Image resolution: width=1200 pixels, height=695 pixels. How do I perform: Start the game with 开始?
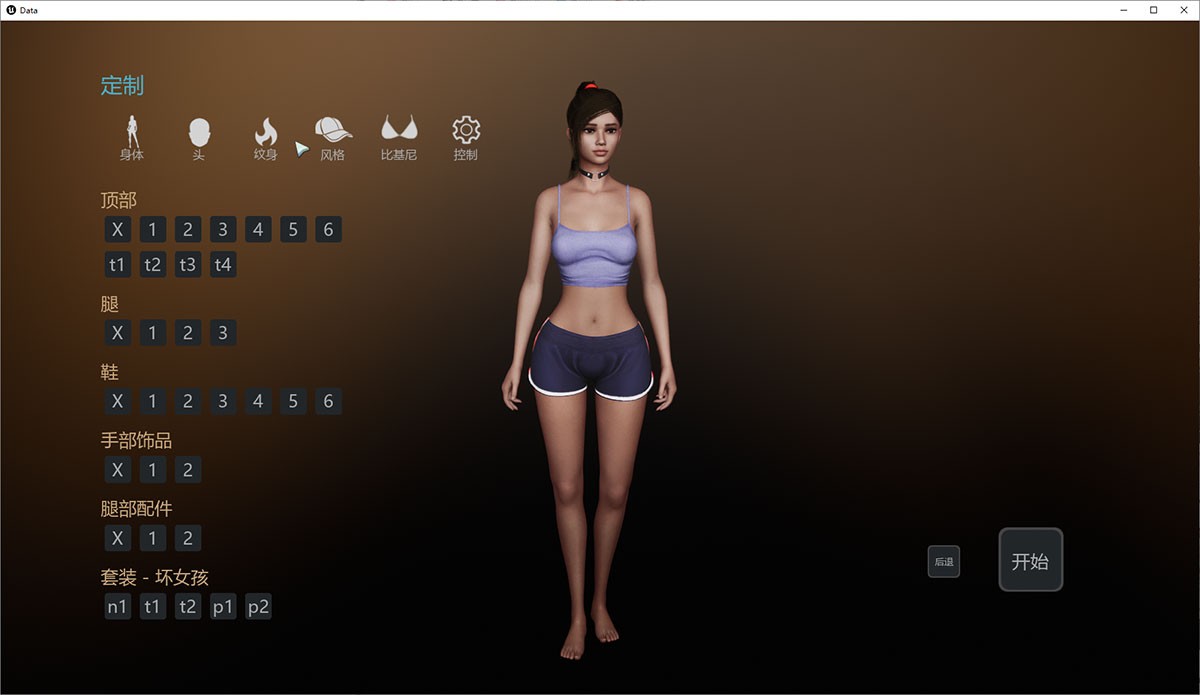click(x=1030, y=560)
